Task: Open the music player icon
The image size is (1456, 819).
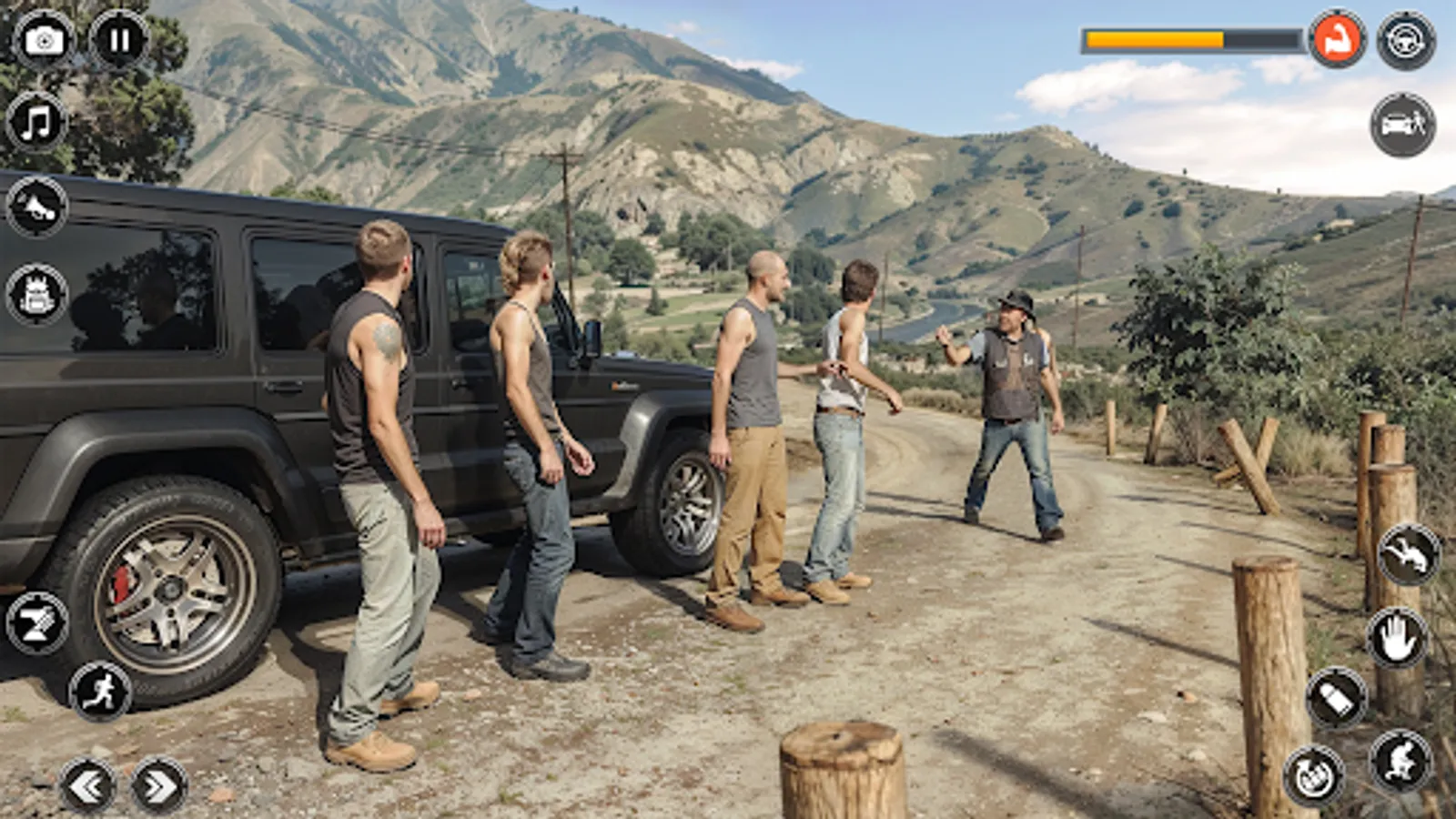Action: [x=36, y=119]
